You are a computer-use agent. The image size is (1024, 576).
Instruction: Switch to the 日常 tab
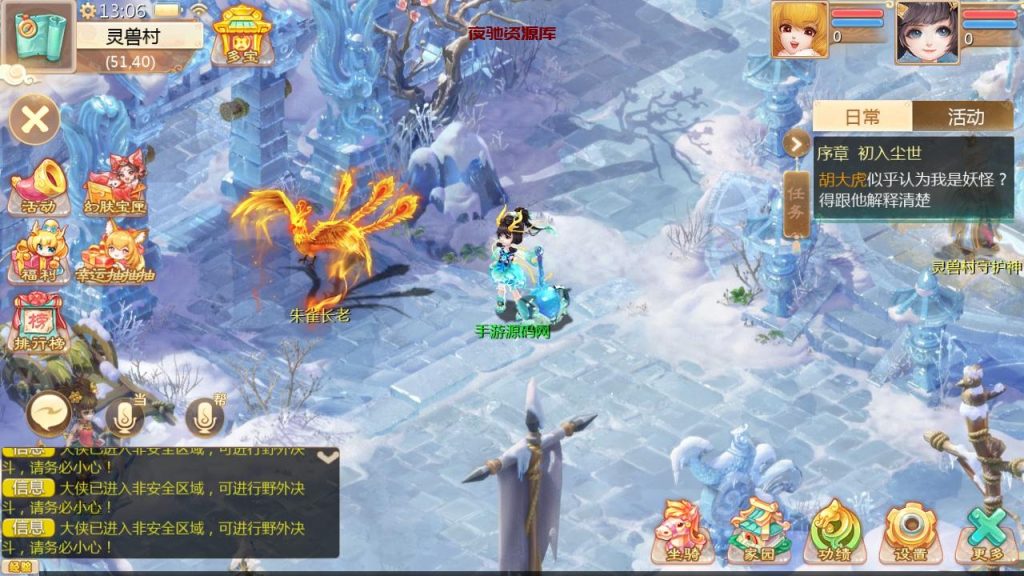pyautogui.click(x=863, y=117)
